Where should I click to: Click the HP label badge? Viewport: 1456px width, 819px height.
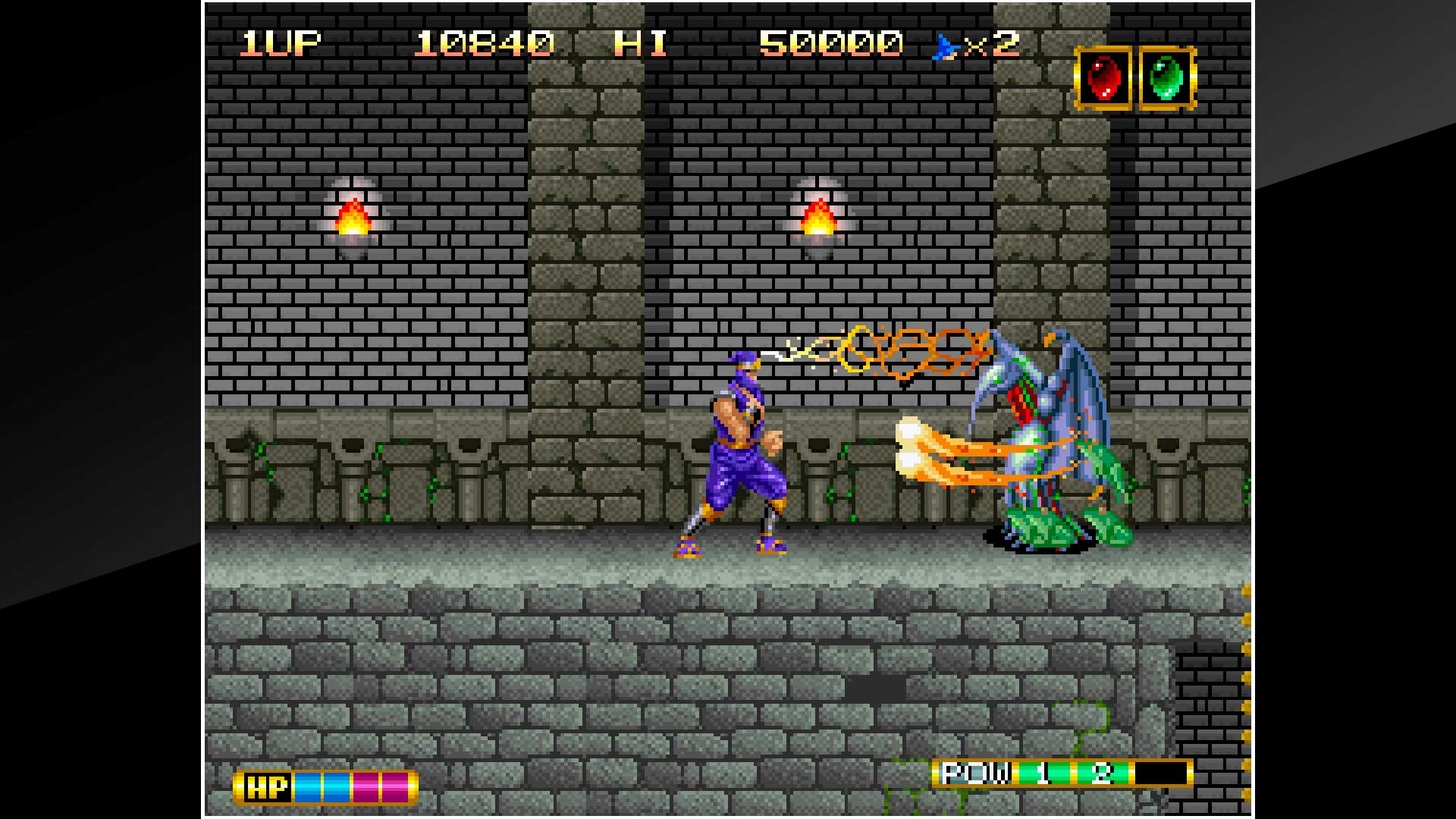click(267, 787)
